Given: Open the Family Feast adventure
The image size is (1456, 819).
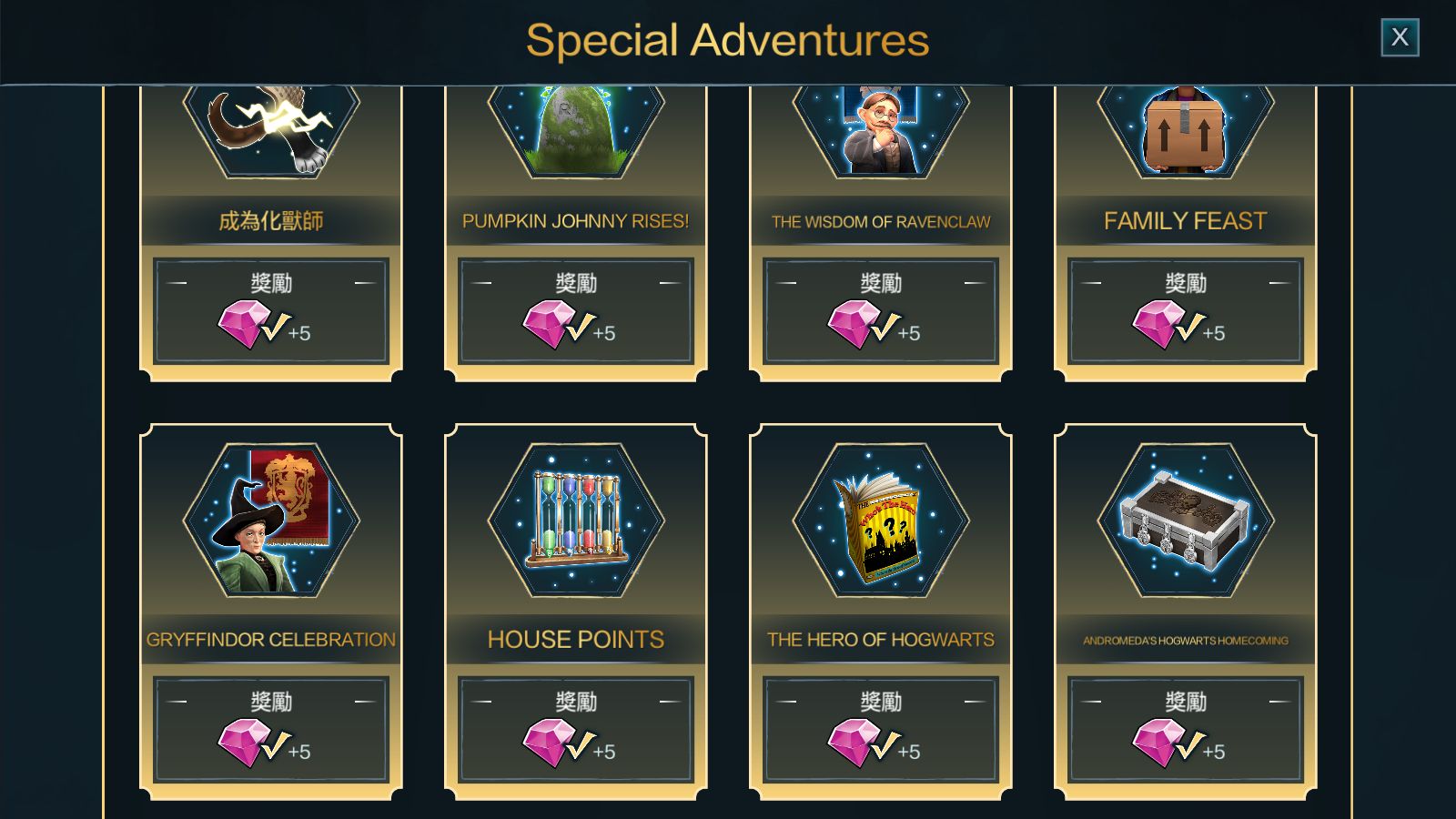Looking at the screenshot, I should tap(1186, 221).
